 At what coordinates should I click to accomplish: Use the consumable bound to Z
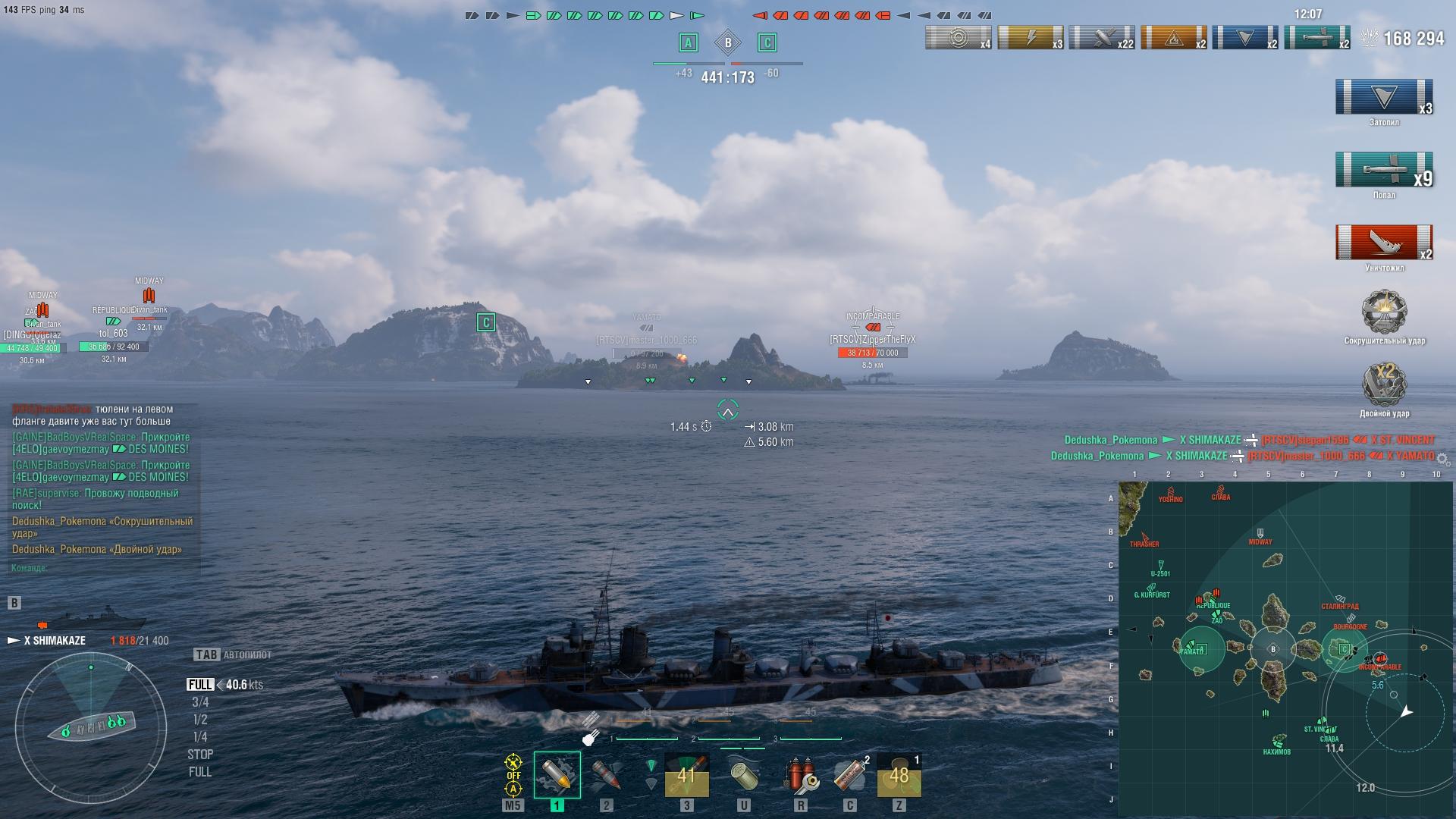(x=899, y=774)
